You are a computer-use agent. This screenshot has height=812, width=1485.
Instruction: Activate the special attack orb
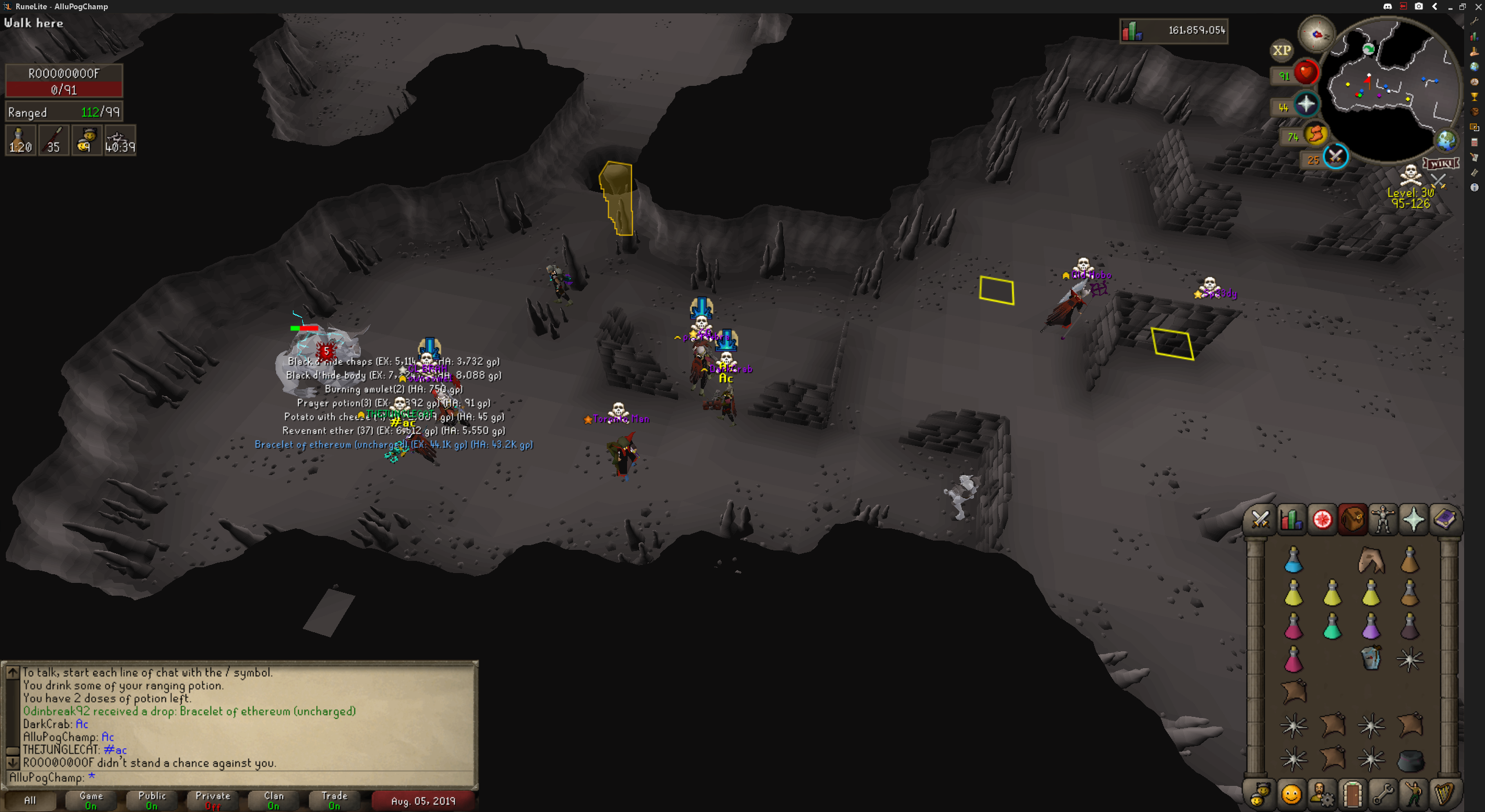pos(1335,157)
